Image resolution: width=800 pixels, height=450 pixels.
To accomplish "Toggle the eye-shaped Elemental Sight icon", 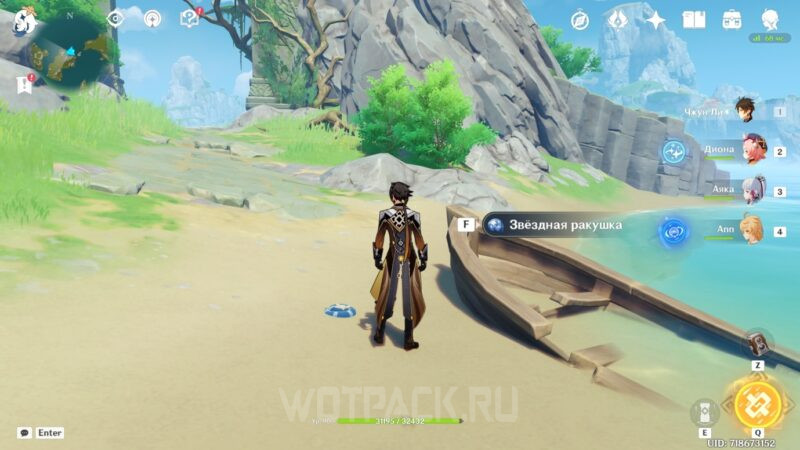I will pyautogui.click(x=116, y=18).
